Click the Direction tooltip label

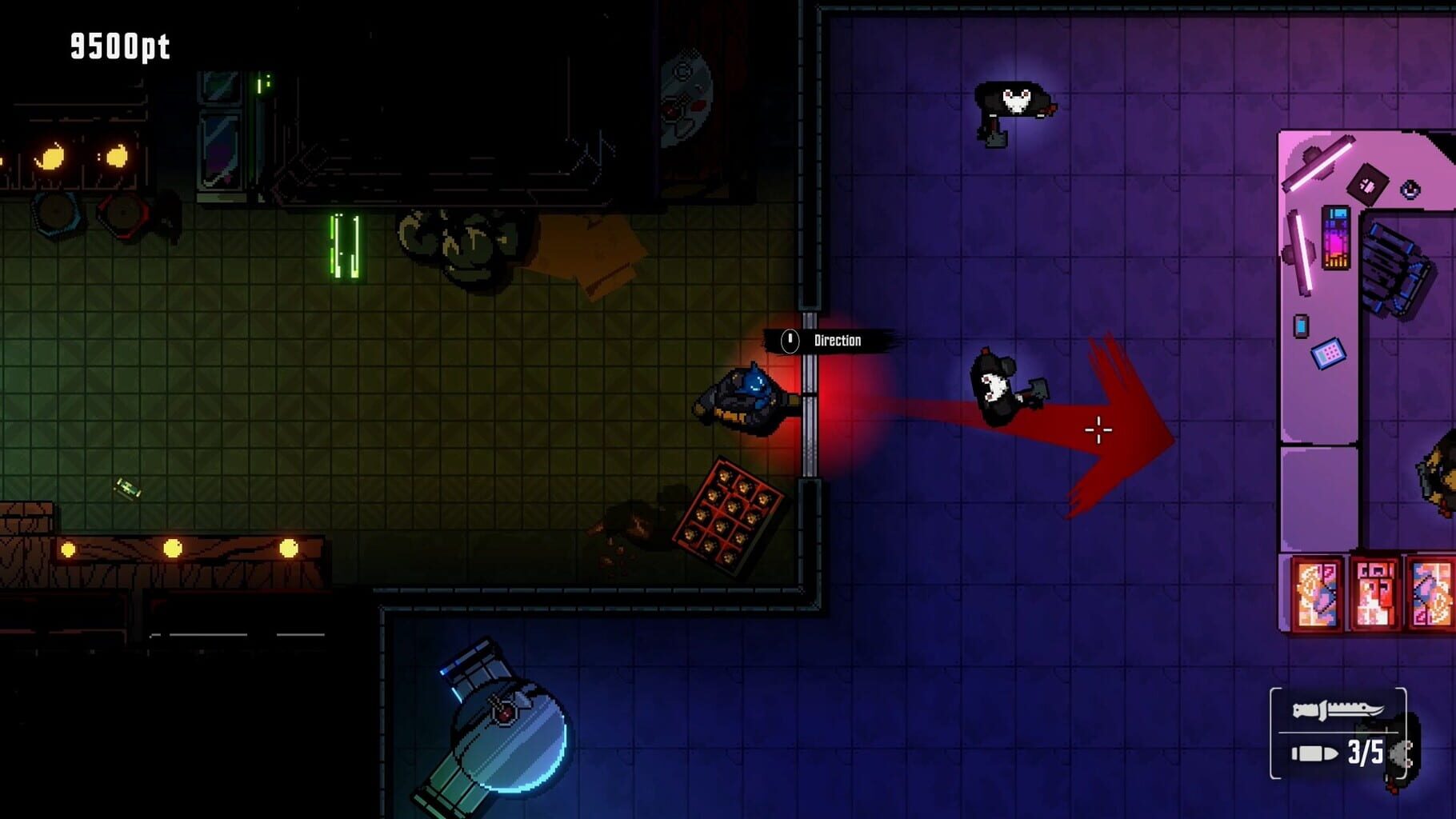tap(836, 339)
